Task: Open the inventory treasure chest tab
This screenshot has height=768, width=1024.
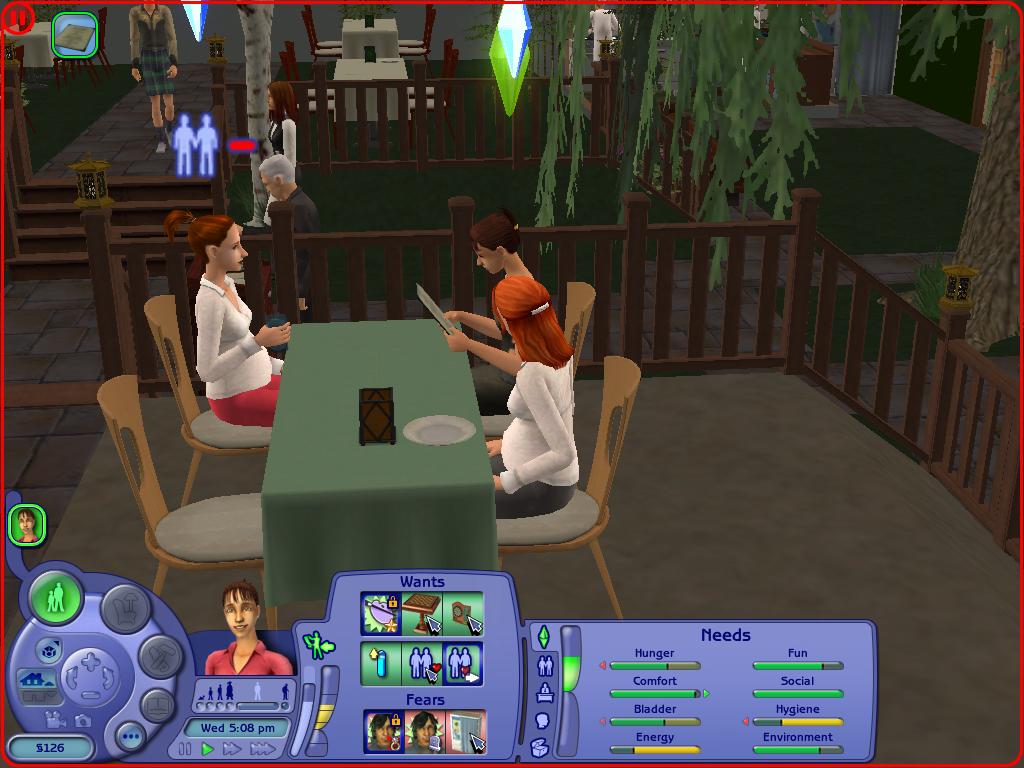Action: 540,746
